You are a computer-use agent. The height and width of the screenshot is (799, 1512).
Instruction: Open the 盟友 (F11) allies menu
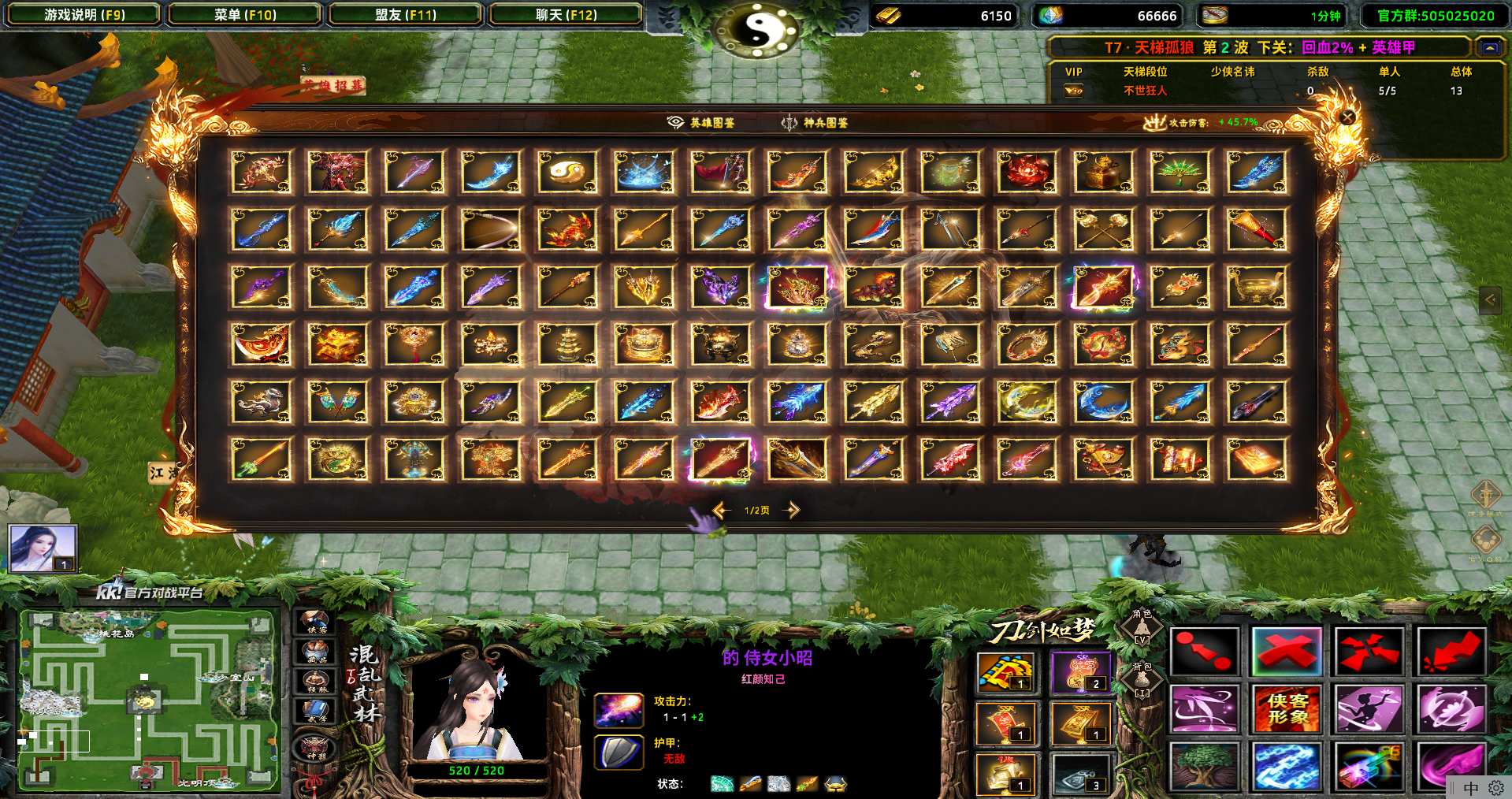pyautogui.click(x=406, y=15)
